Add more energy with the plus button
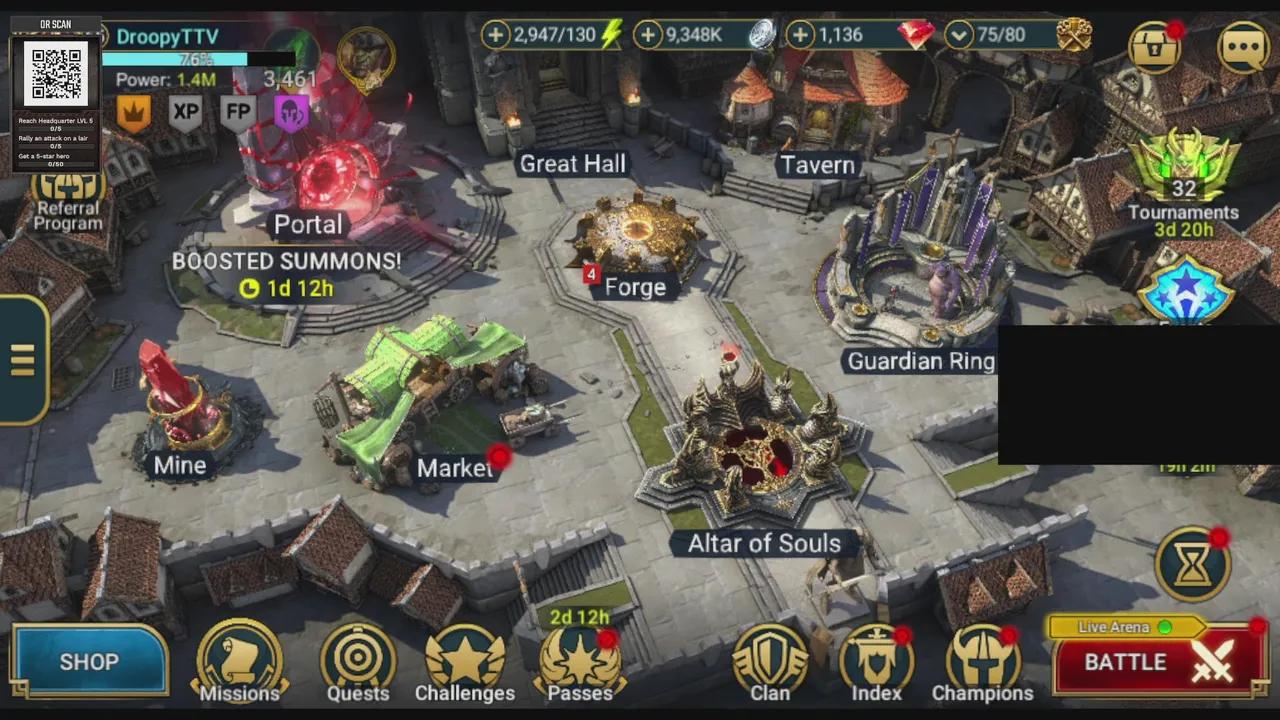The image size is (1280, 720). (496, 36)
